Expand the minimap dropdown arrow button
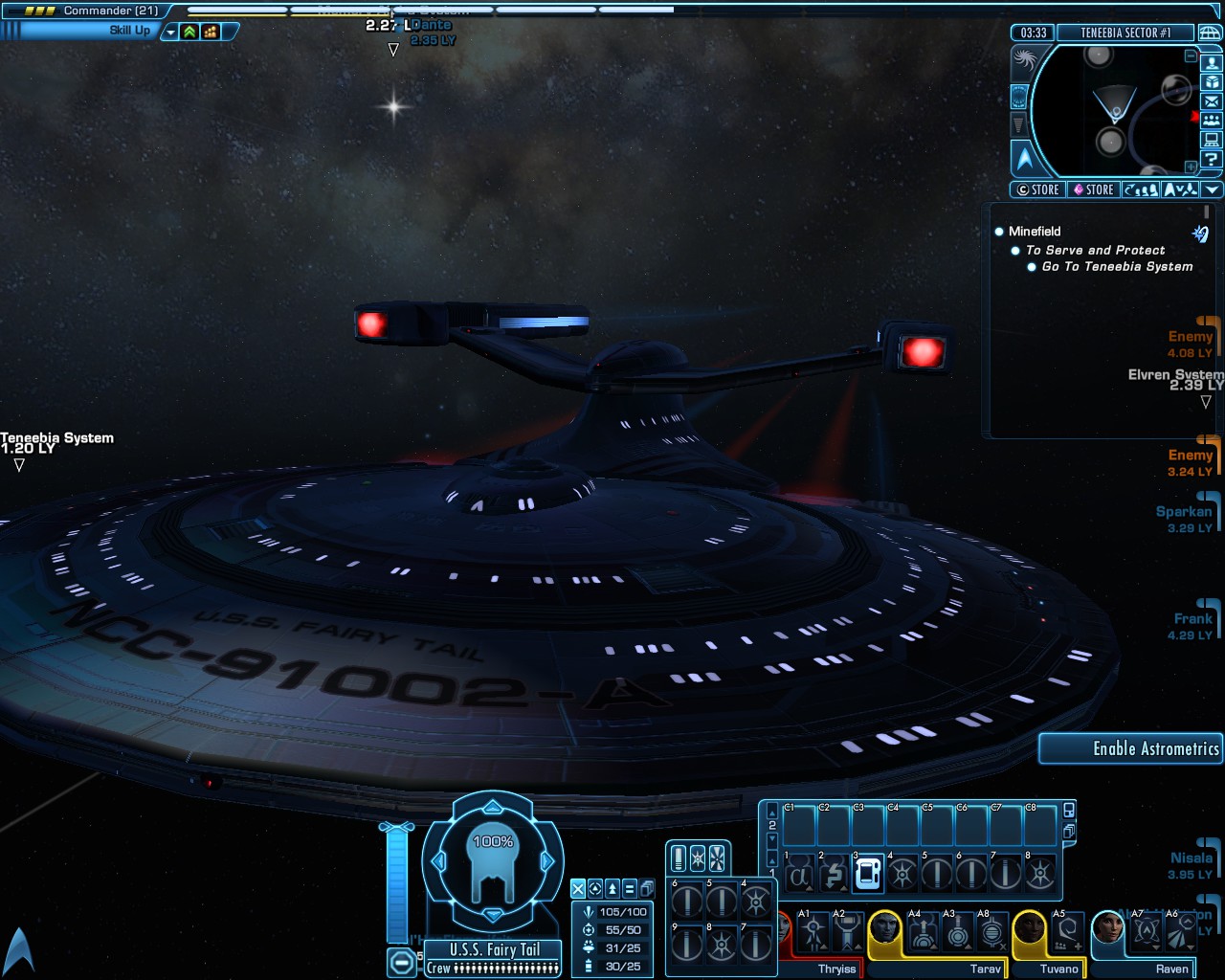This screenshot has height=980, width=1225. click(x=1212, y=189)
